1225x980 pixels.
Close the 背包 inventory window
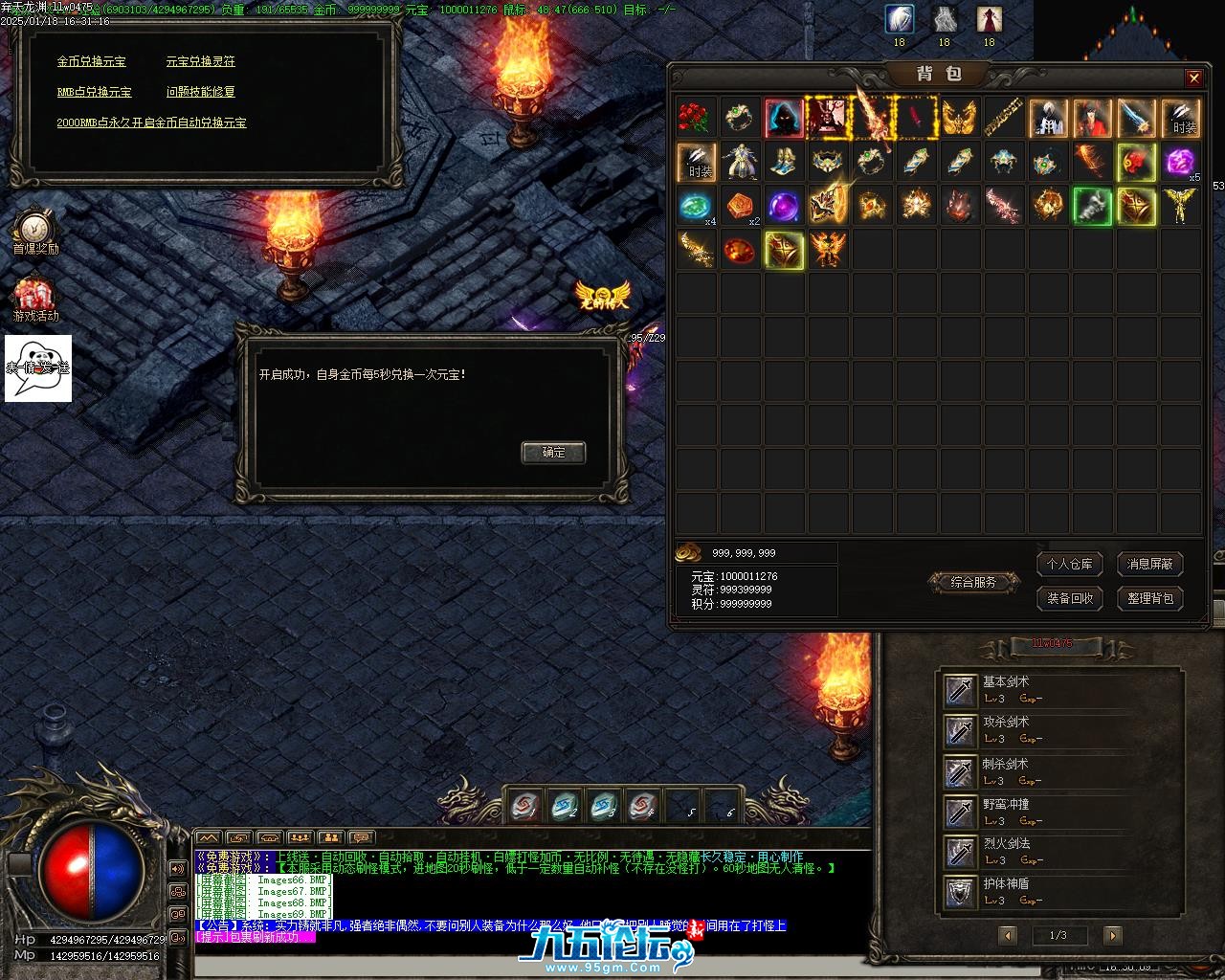(x=1193, y=78)
